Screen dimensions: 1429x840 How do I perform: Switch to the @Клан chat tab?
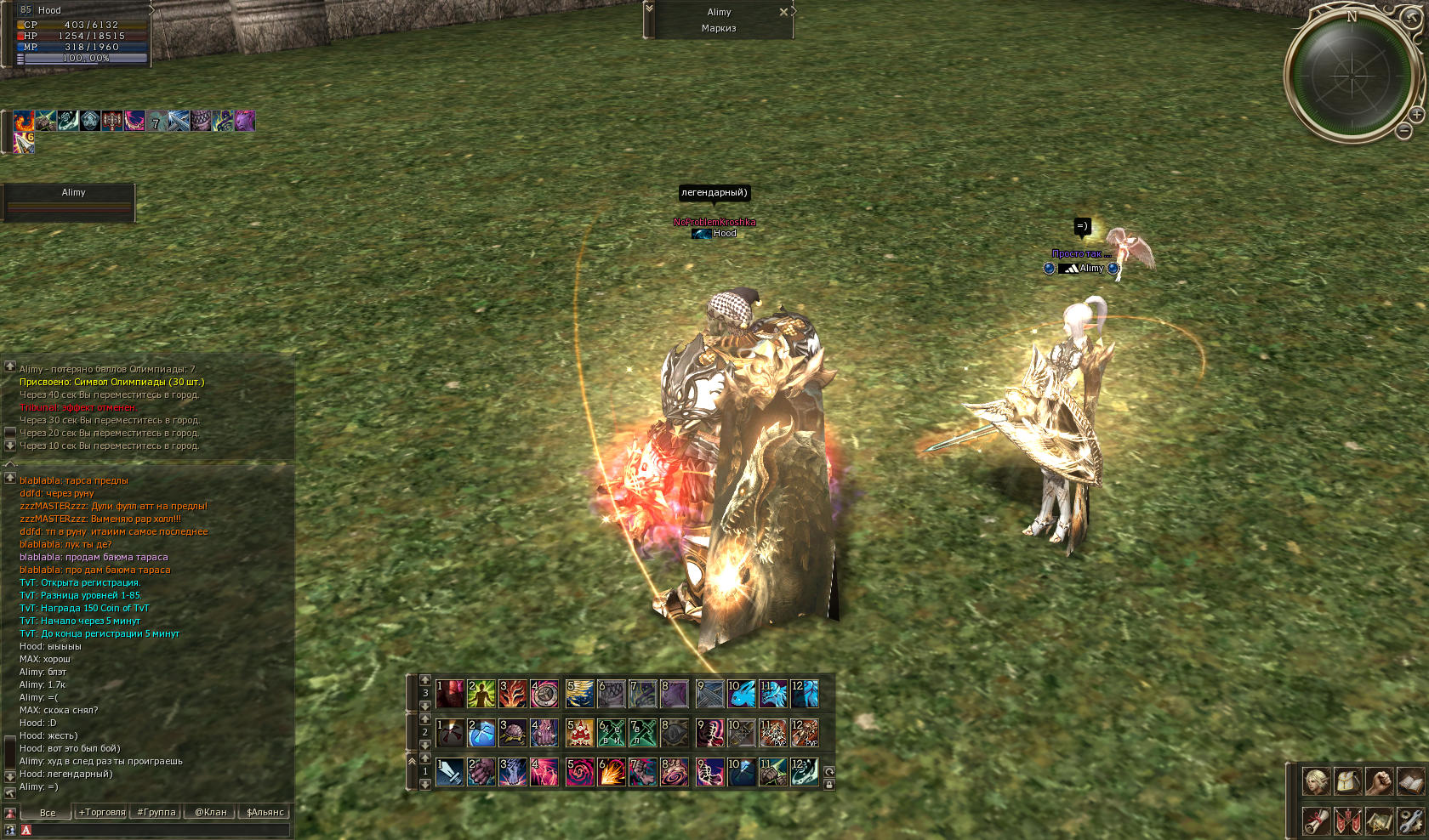click(211, 812)
